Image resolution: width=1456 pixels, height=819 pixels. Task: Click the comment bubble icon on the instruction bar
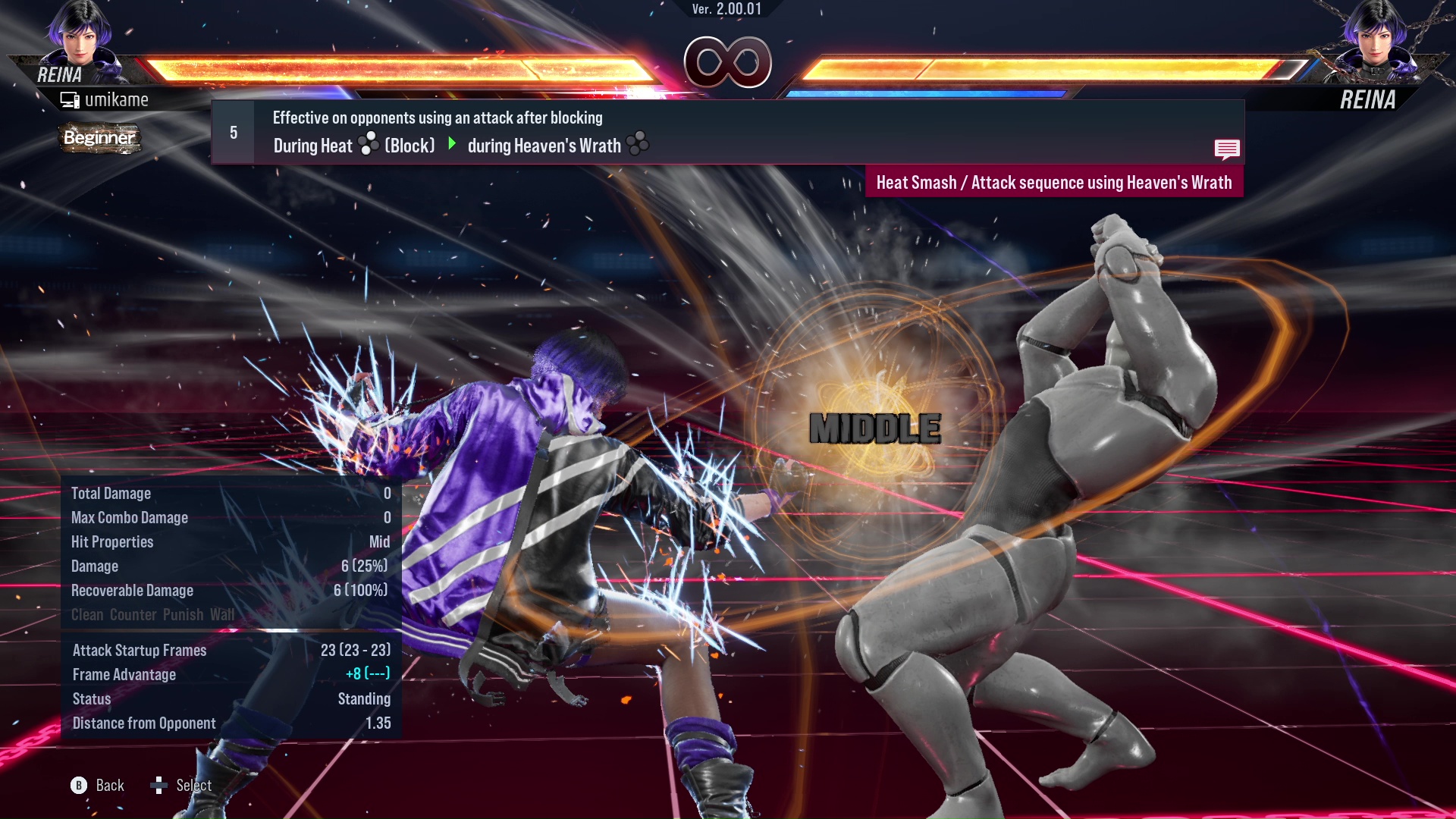click(x=1227, y=149)
